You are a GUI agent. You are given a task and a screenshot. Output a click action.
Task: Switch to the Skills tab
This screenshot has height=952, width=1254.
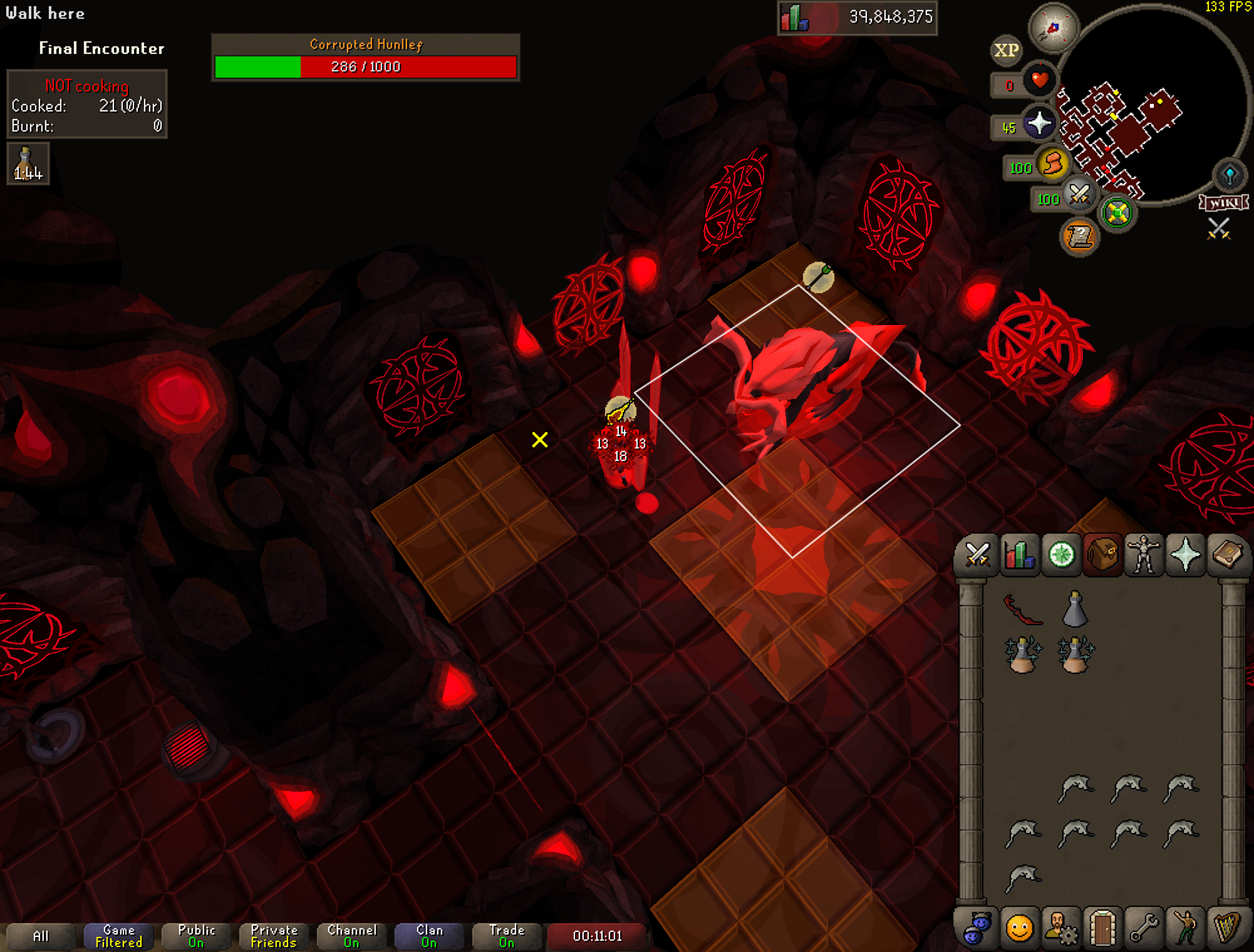tap(1019, 555)
